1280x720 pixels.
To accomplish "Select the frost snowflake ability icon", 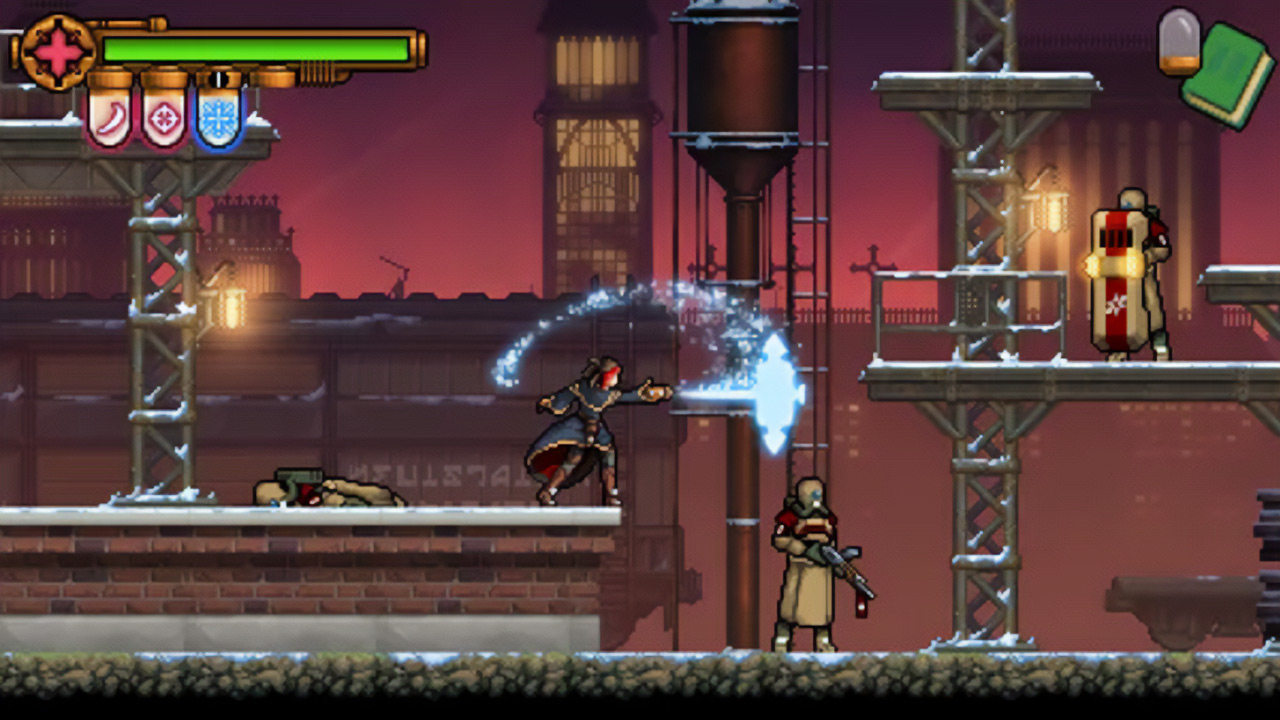I will click(x=217, y=121).
